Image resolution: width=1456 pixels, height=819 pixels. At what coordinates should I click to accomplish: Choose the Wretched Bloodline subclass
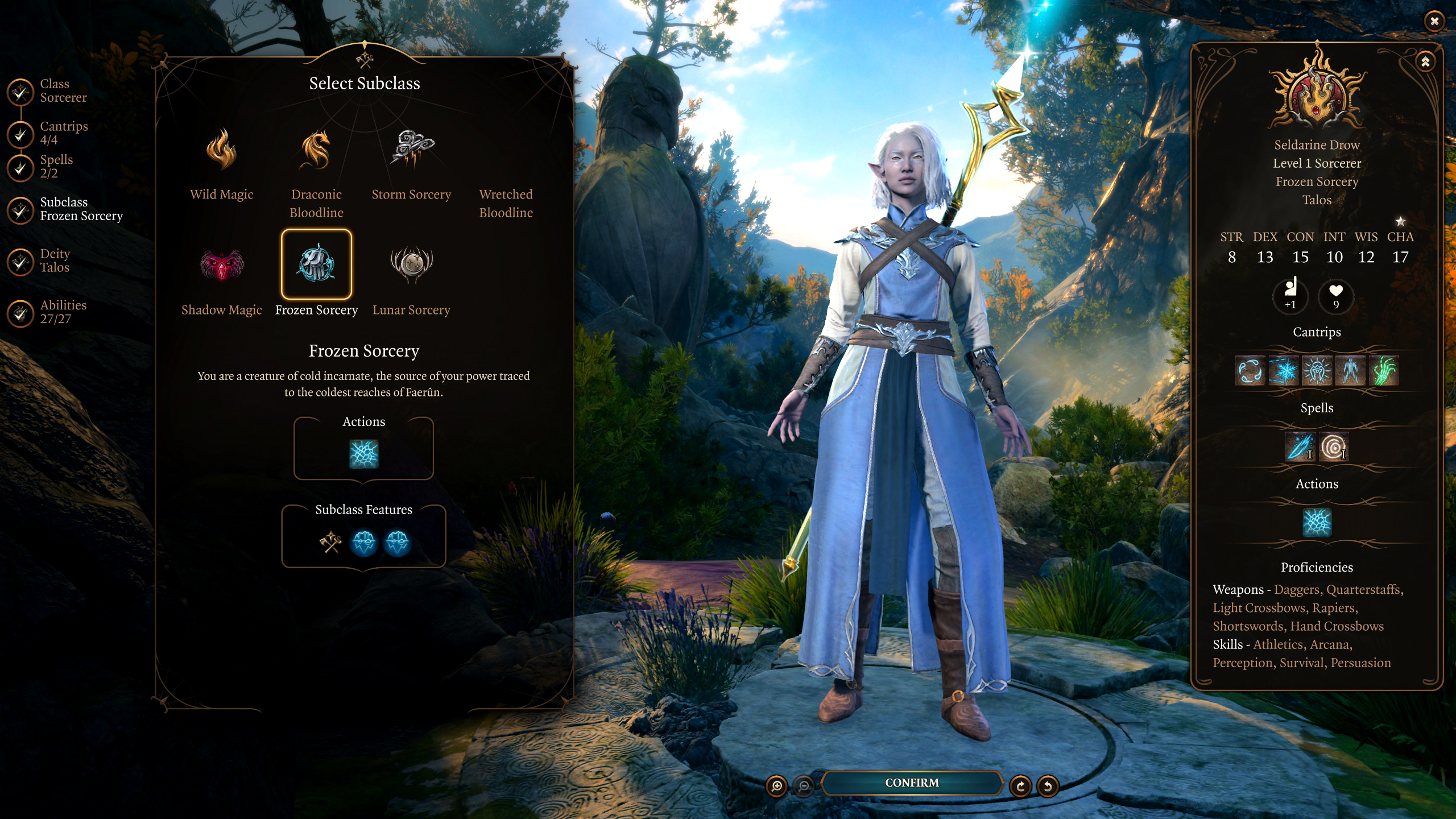pos(506,203)
